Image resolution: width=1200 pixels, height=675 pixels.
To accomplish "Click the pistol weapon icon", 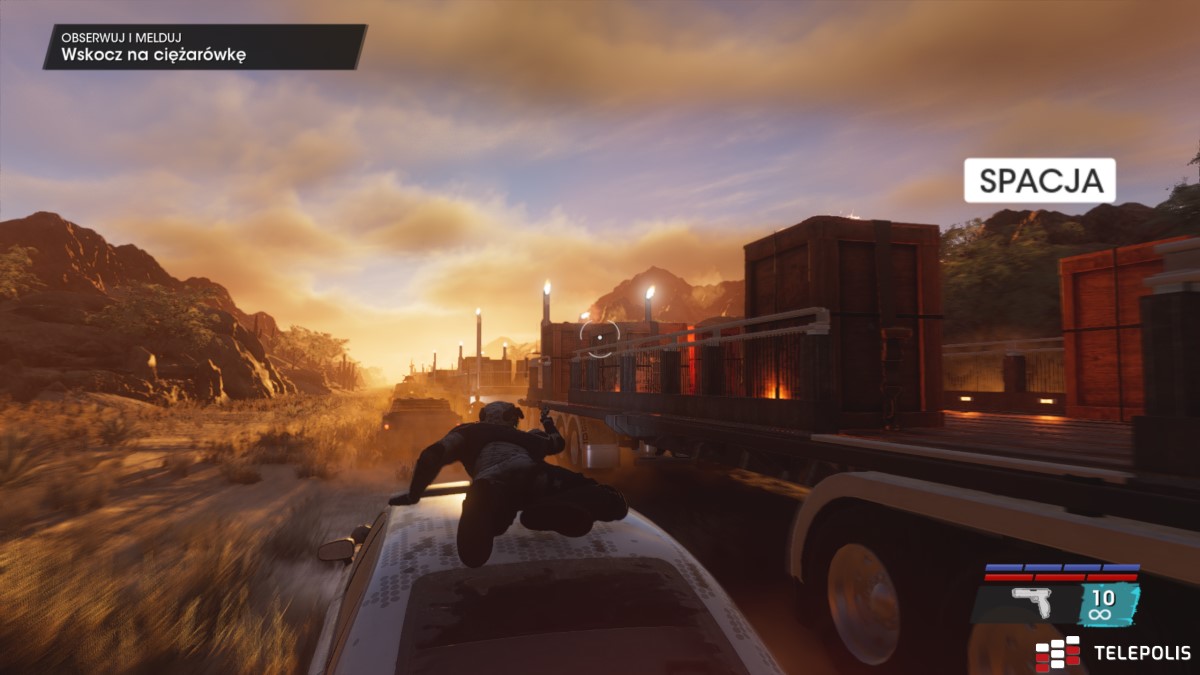I will (1029, 602).
